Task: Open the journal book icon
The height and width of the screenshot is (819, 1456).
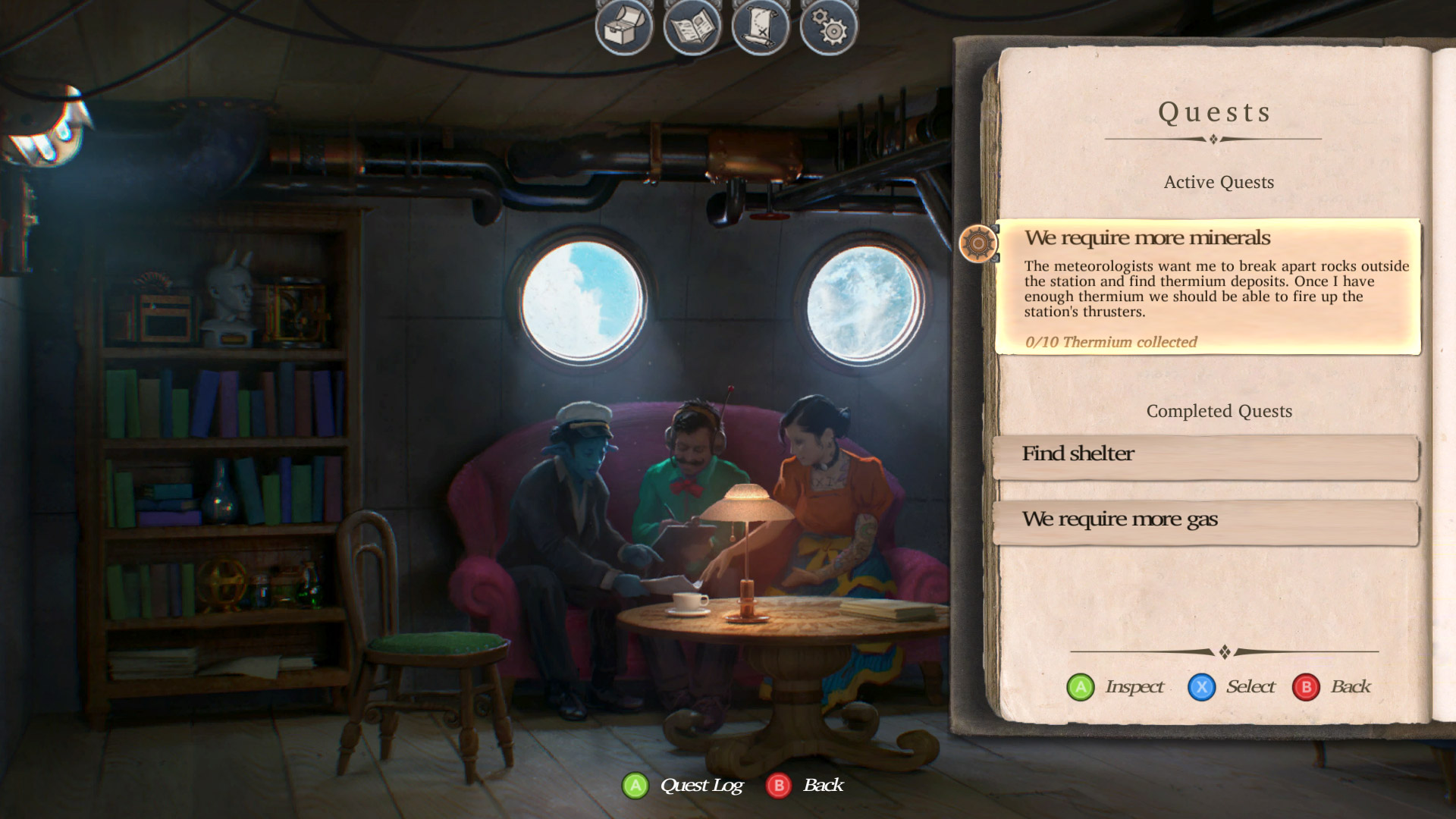Action: tap(694, 27)
